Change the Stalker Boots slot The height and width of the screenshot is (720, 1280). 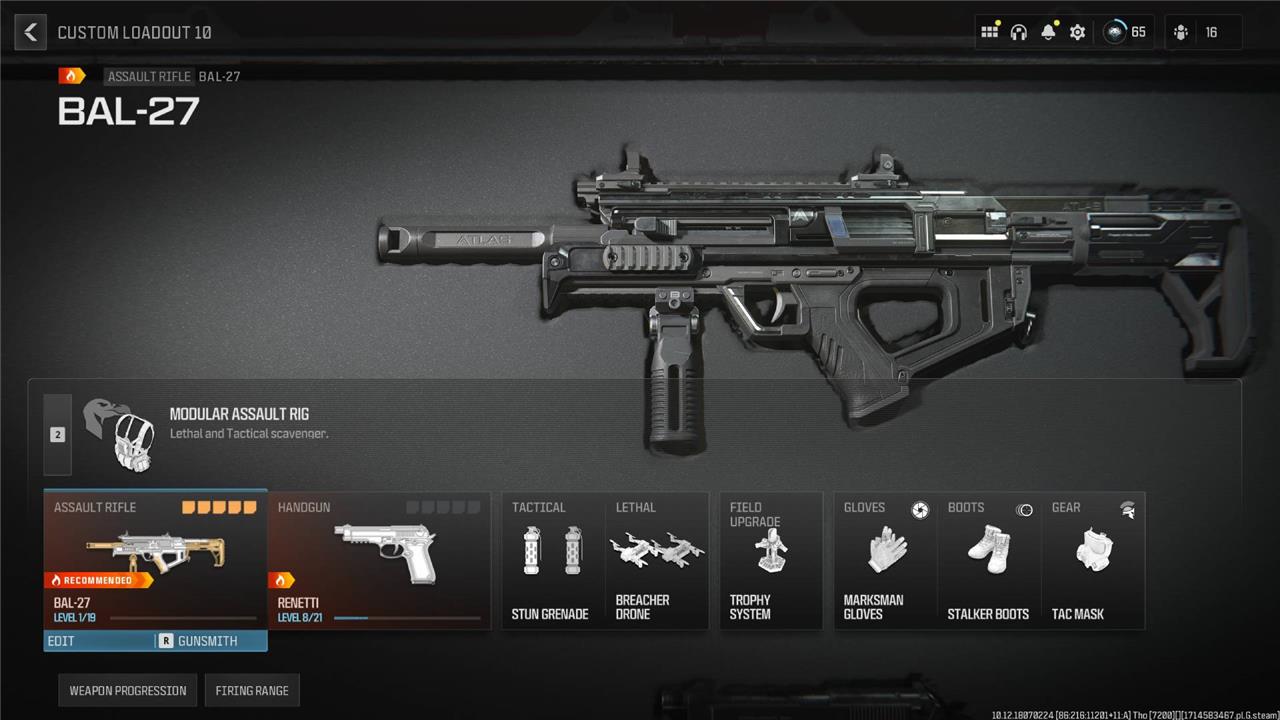pos(988,561)
